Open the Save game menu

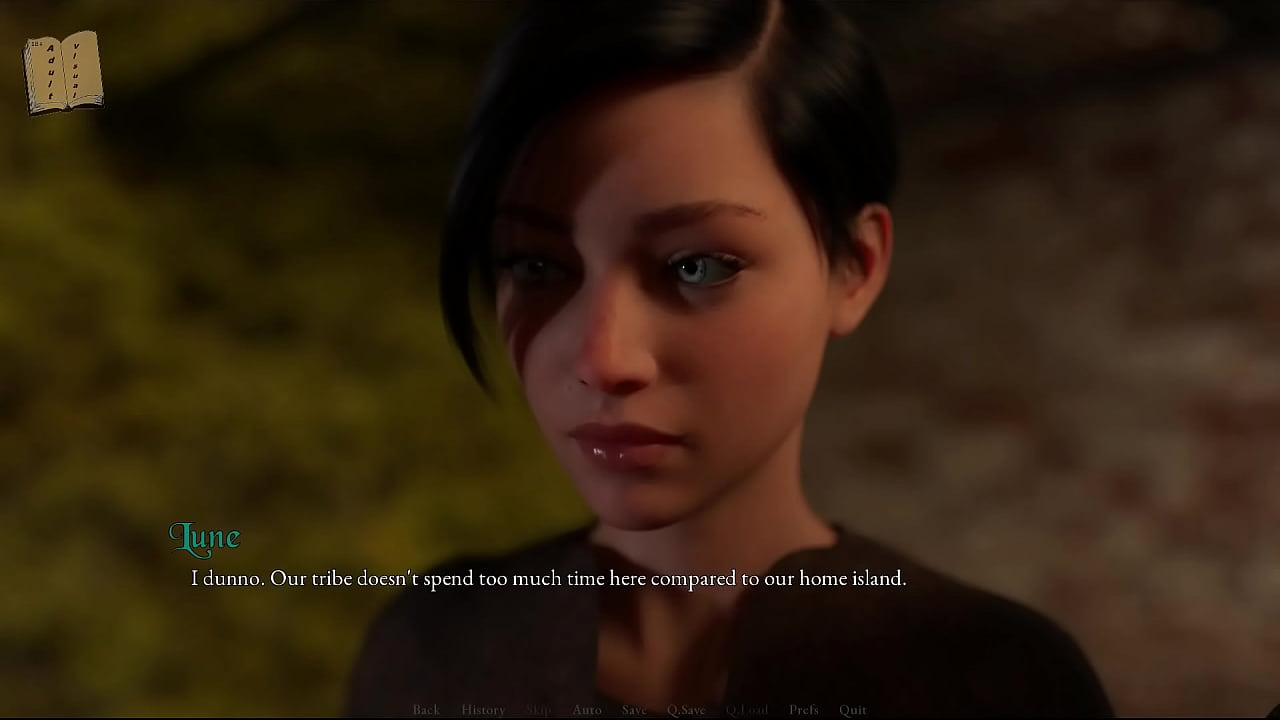(x=634, y=710)
